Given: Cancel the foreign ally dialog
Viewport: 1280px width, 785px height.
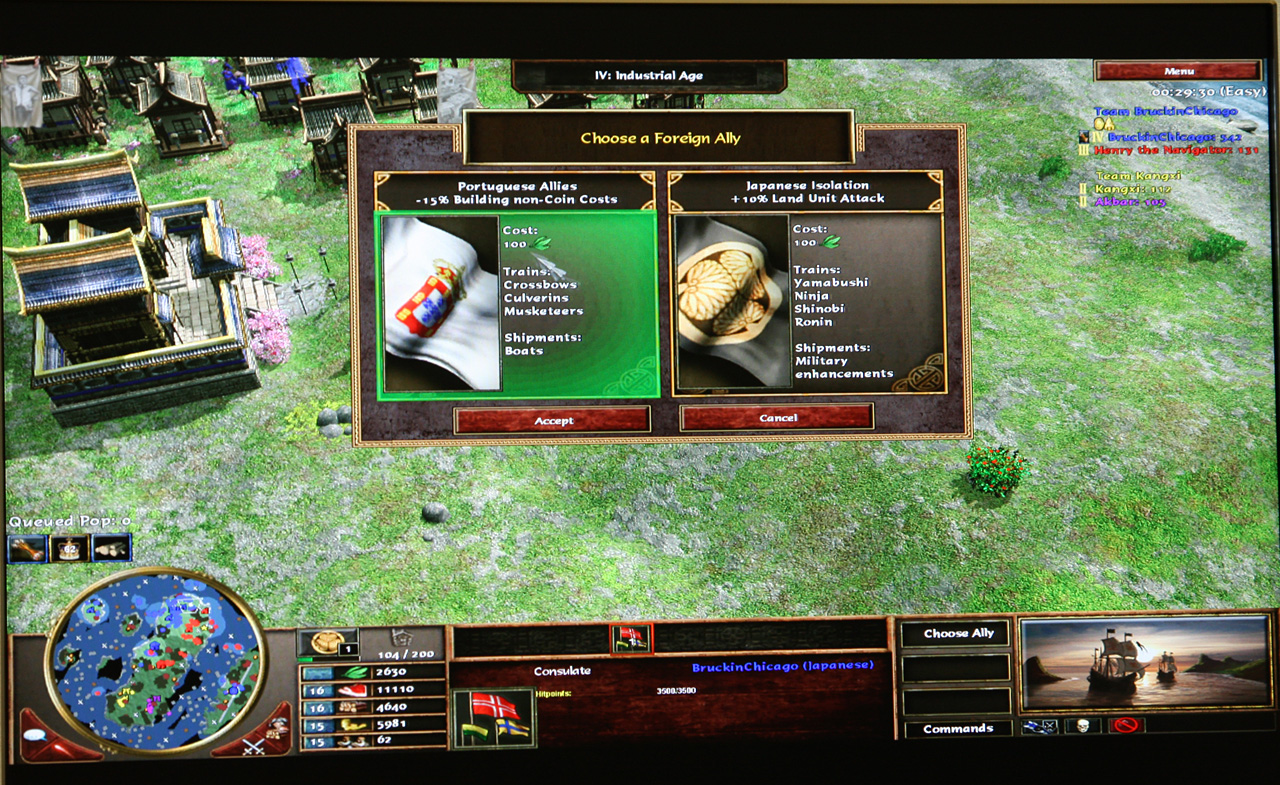Looking at the screenshot, I should click(777, 417).
